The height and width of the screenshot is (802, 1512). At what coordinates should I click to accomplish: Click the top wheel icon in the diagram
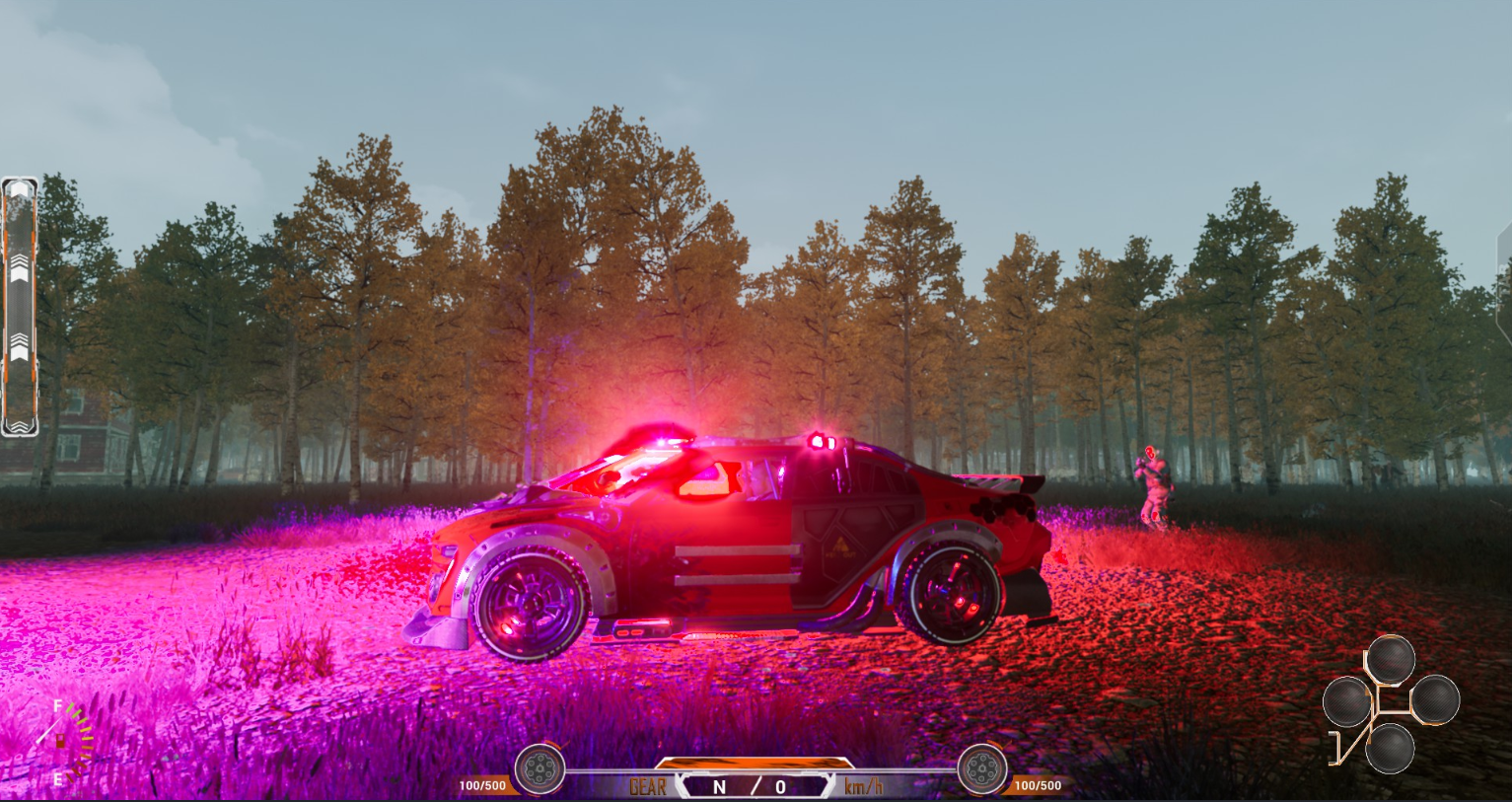coord(1393,658)
